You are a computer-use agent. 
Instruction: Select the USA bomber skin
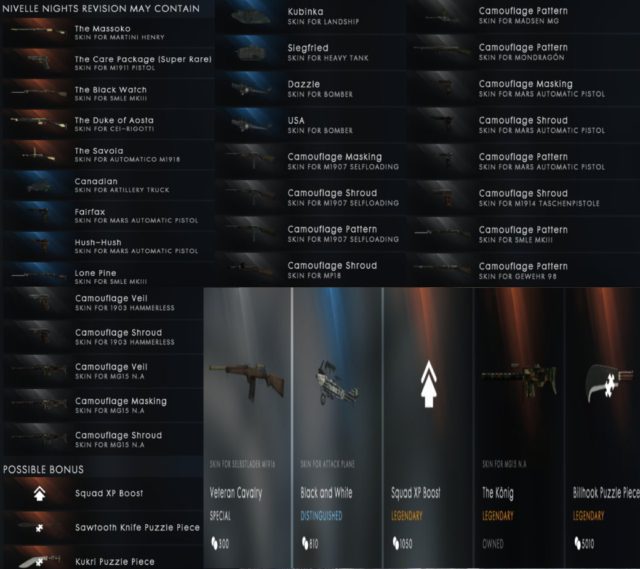(x=310, y=124)
